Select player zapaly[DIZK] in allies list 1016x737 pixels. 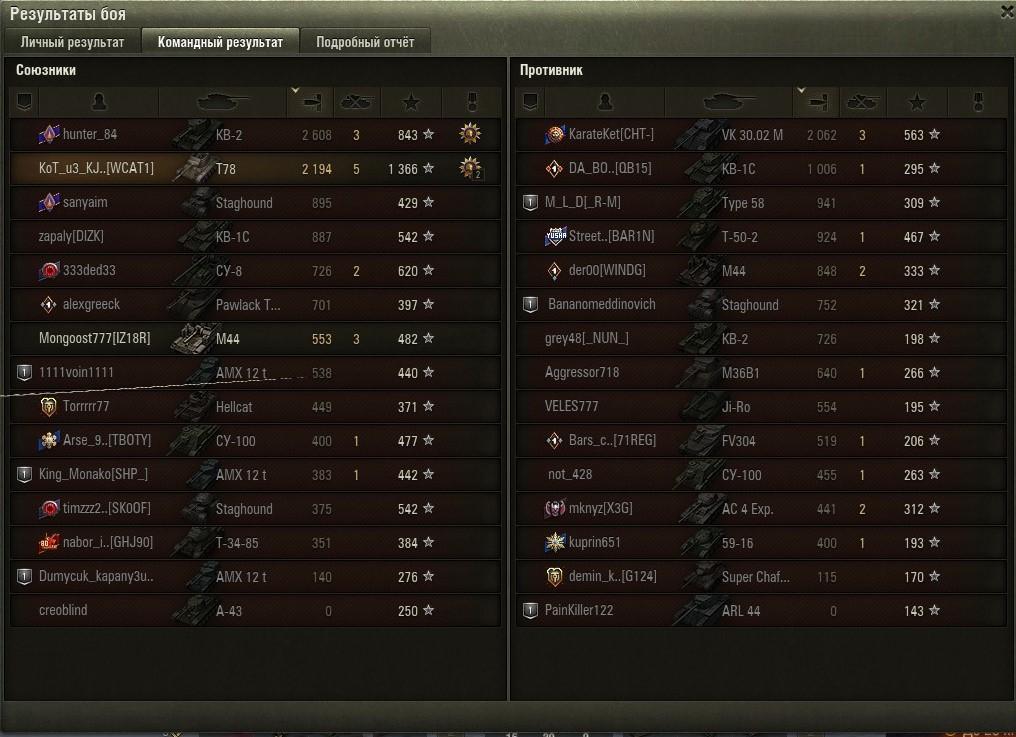(x=71, y=237)
